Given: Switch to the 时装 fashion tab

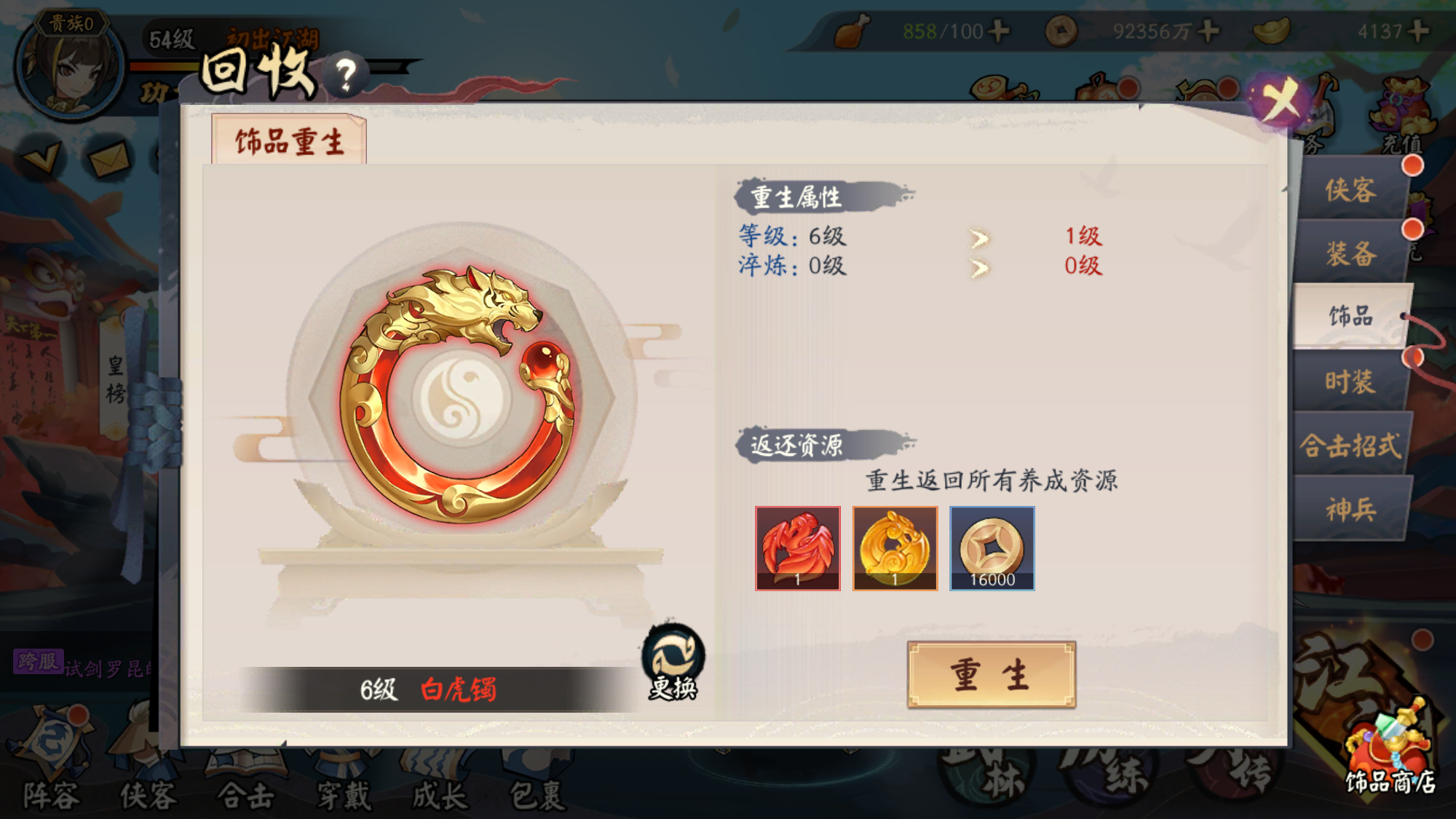Looking at the screenshot, I should [x=1352, y=382].
